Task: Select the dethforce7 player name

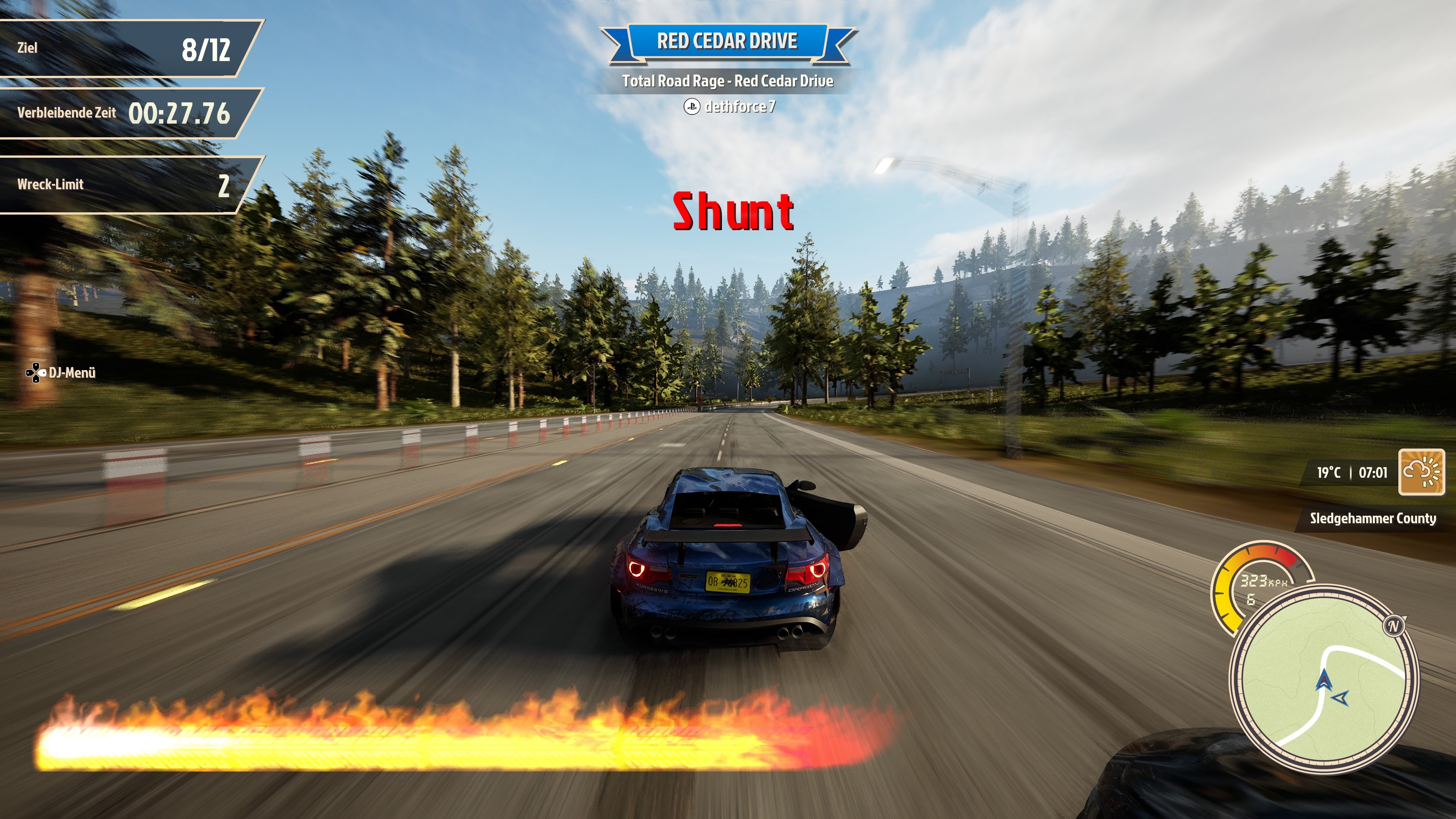Action: (x=739, y=106)
